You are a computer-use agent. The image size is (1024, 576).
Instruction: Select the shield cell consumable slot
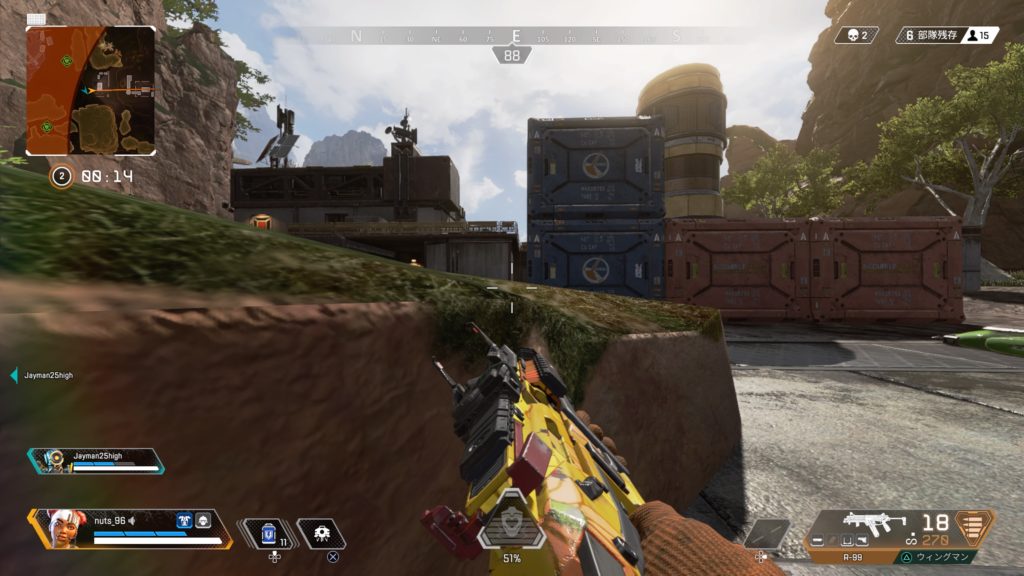268,534
